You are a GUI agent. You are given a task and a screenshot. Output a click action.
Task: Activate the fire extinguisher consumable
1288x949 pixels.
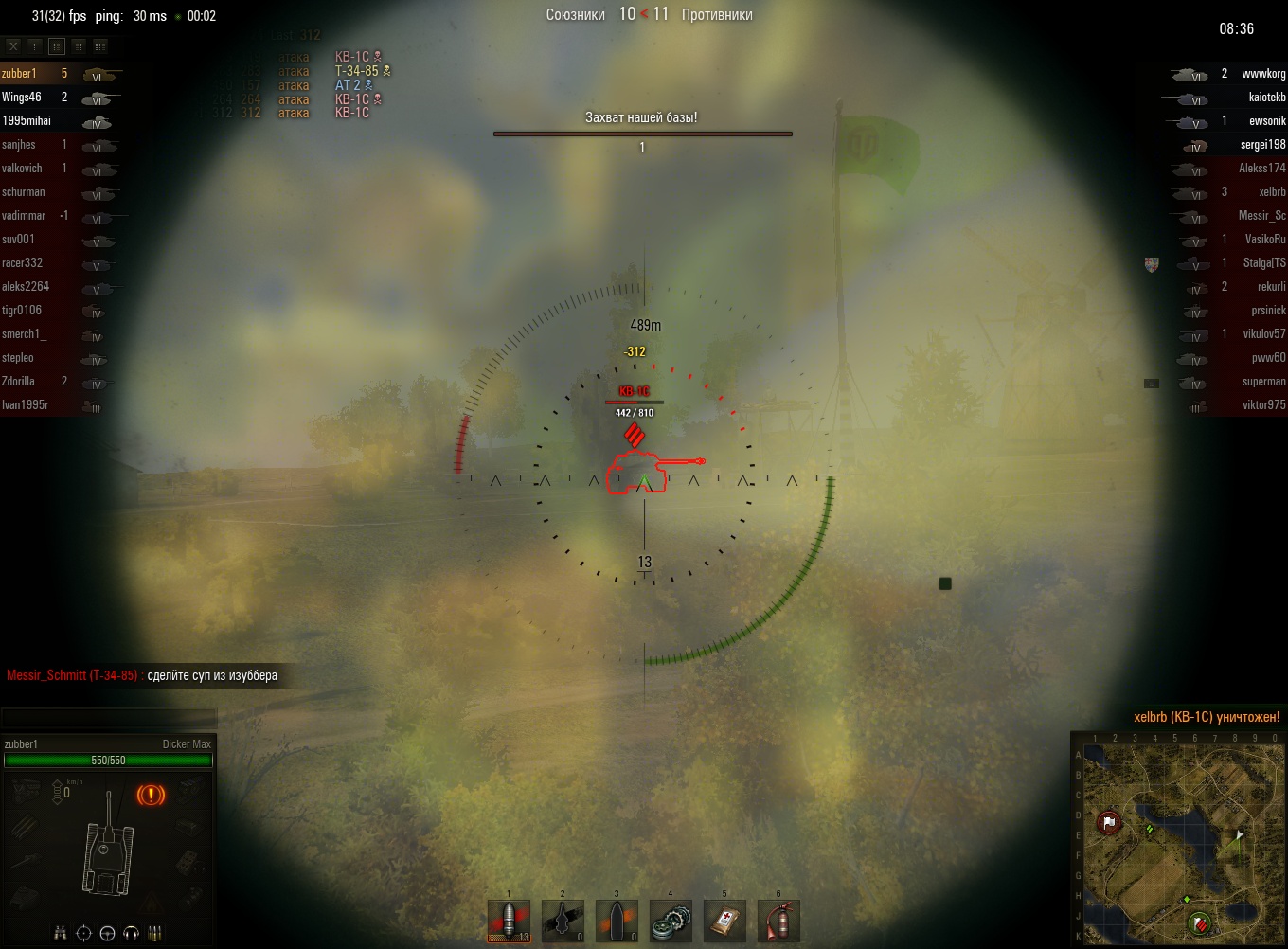[778, 921]
